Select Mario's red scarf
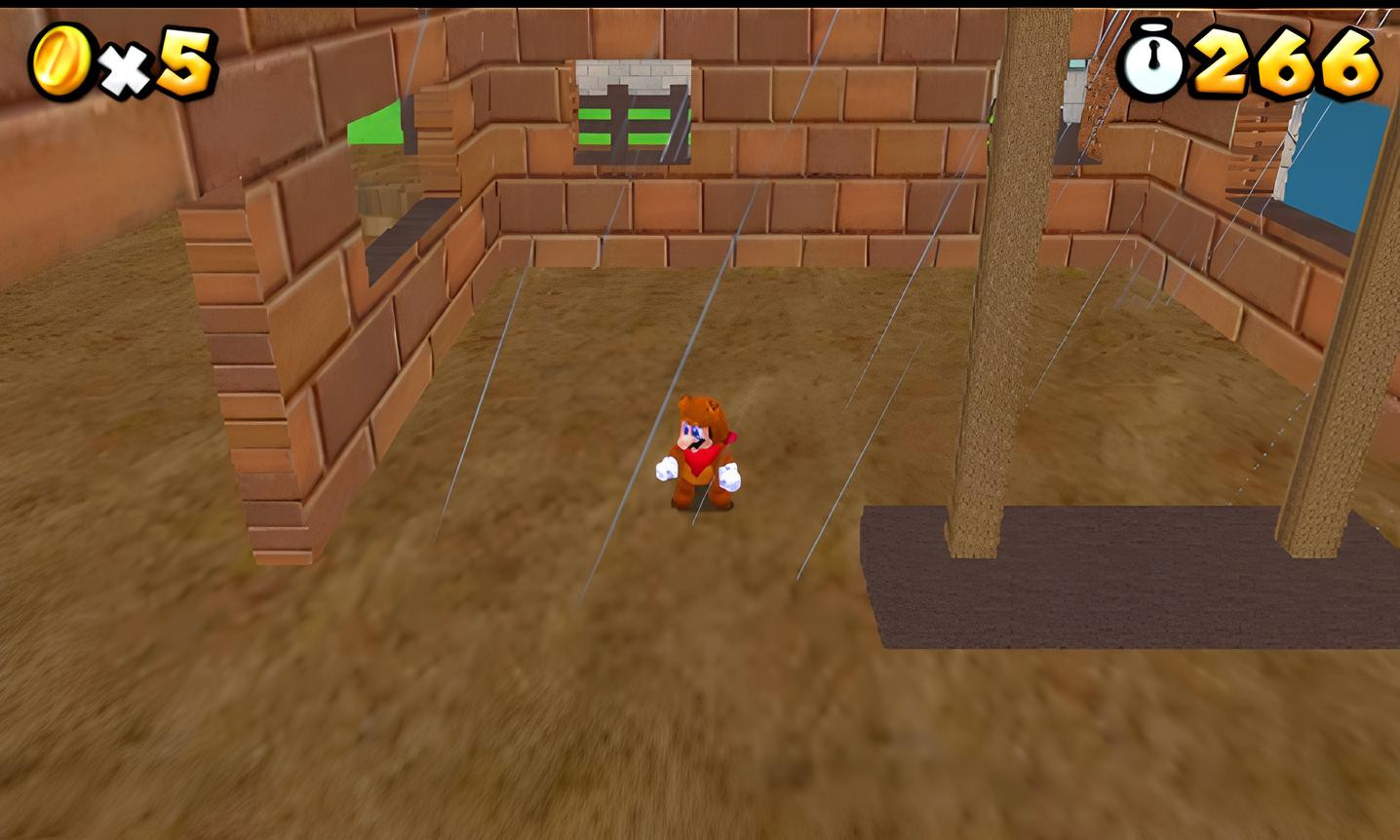 click(702, 460)
